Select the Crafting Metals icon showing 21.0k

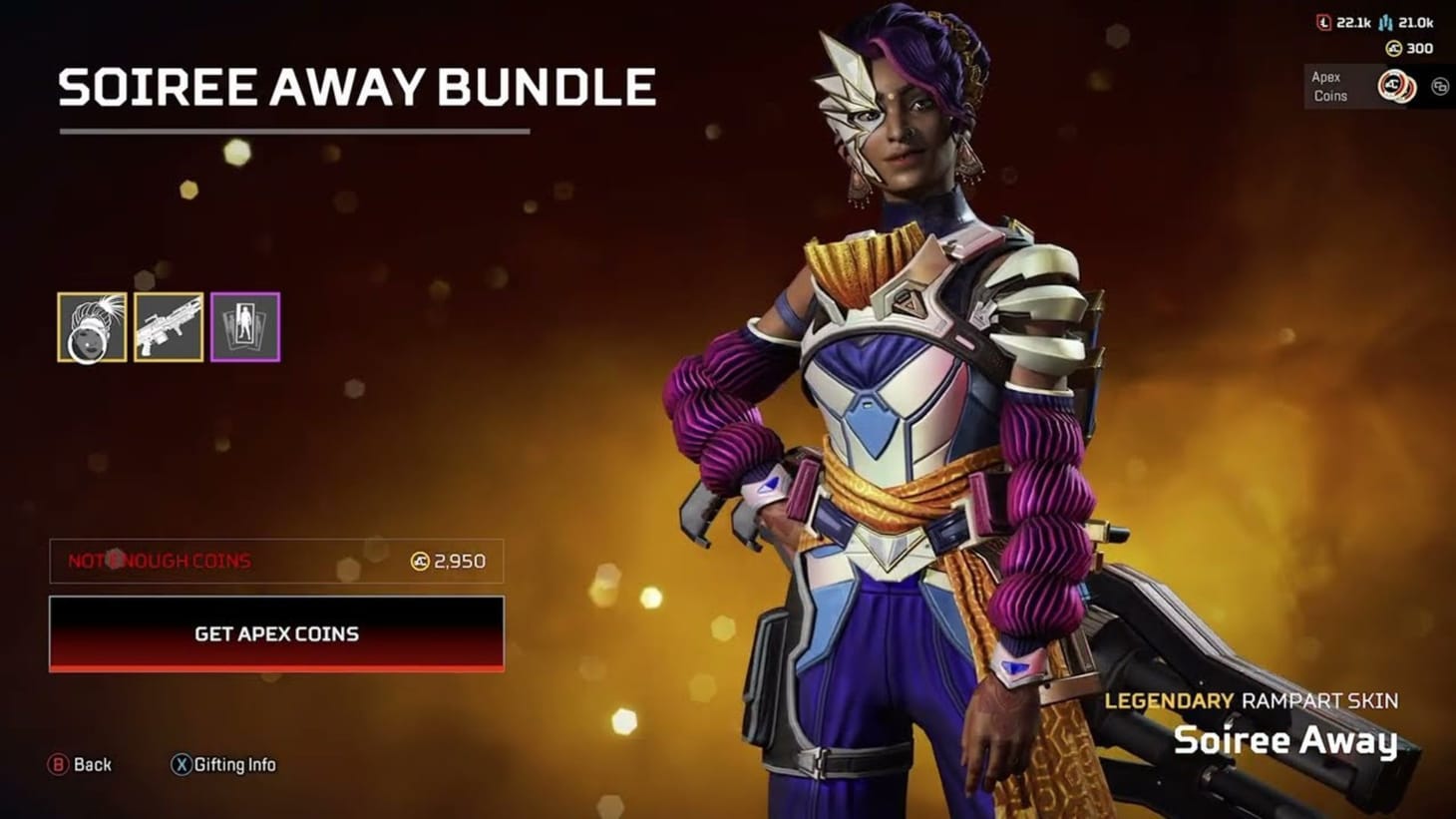coord(1385,23)
